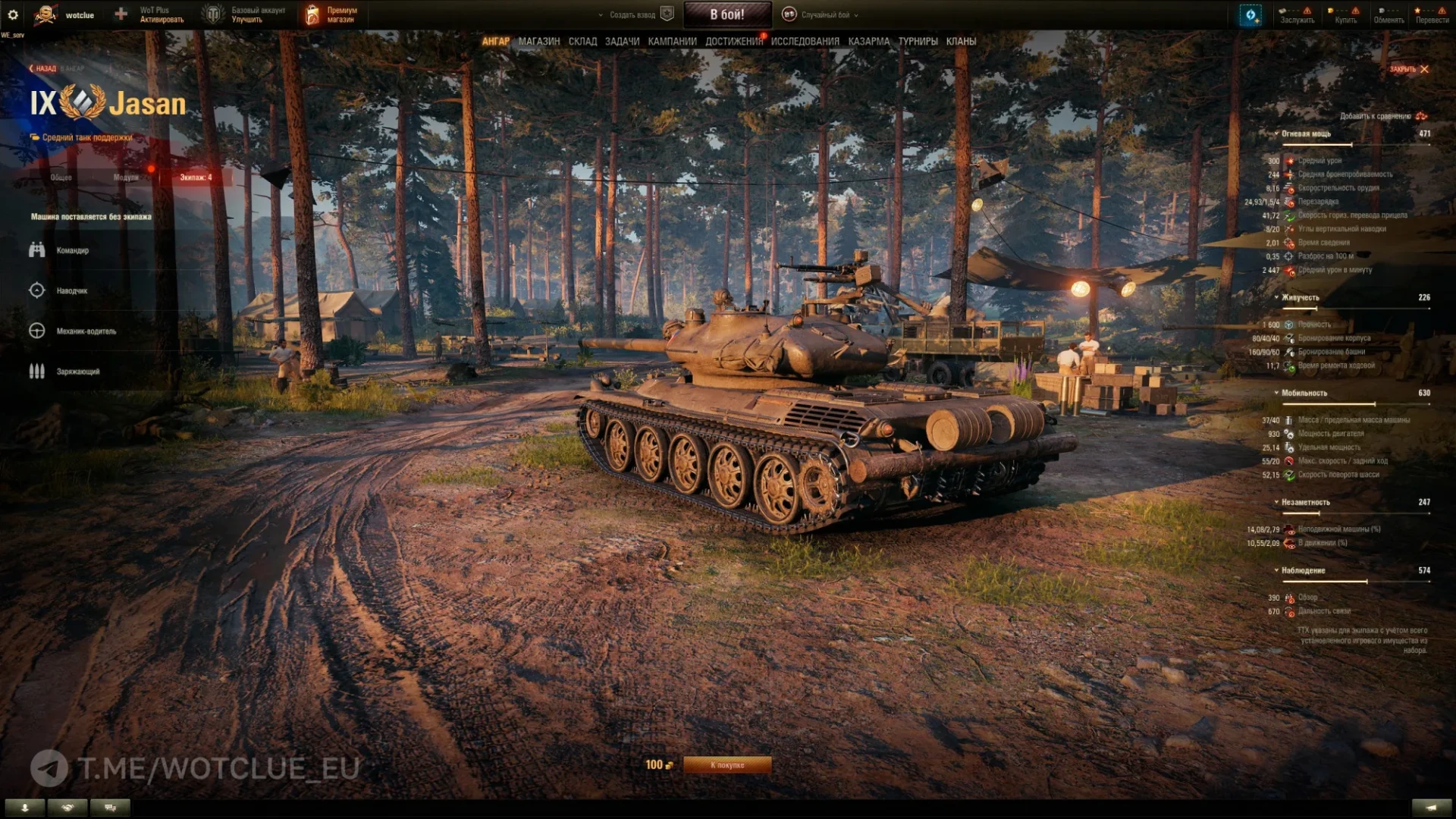The height and width of the screenshot is (819, 1456).
Task: Open the gear settings icon
Action: [x=13, y=14]
